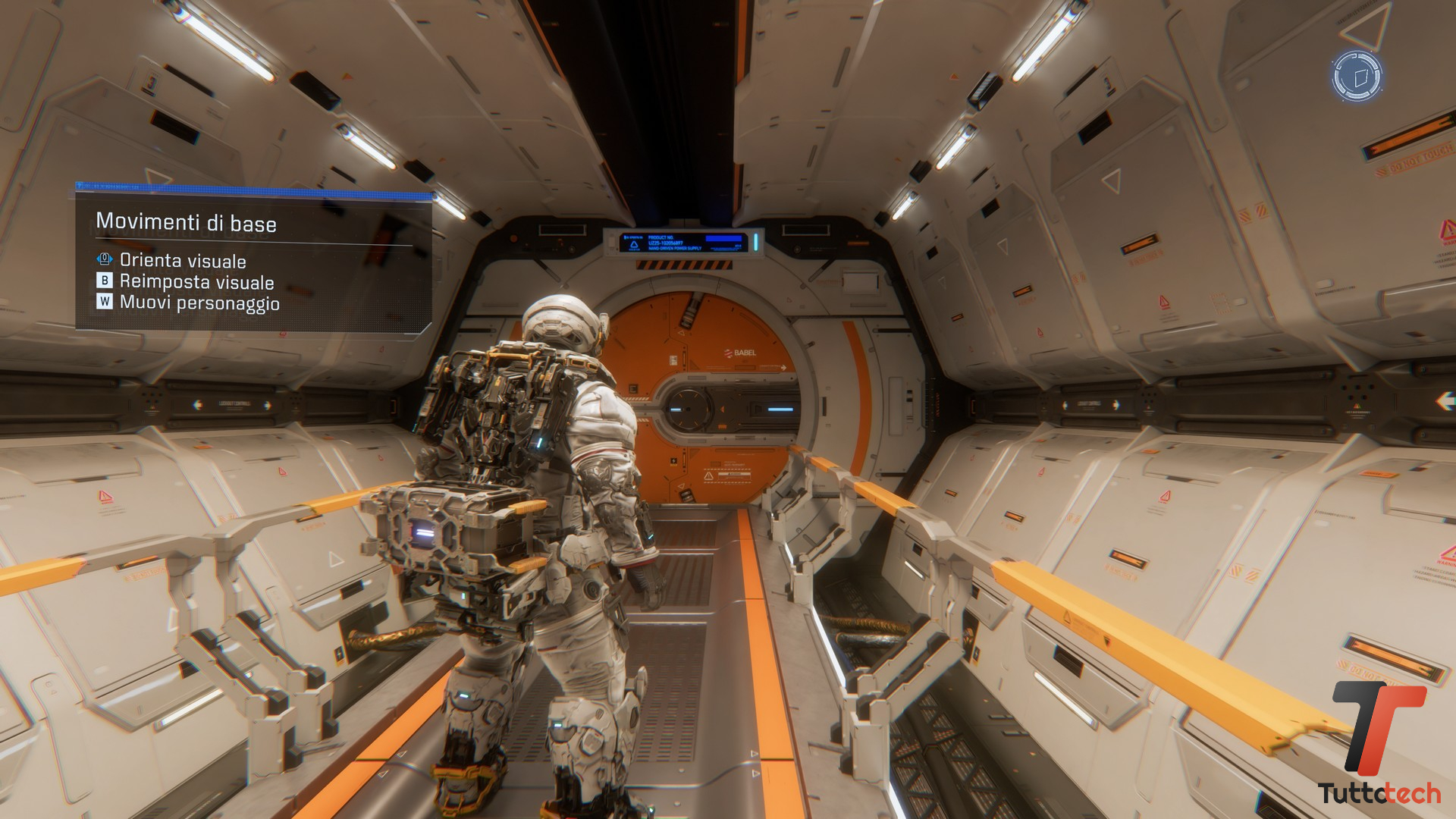Click the Tuttotech watermark logo
1456x819 pixels.
(1379, 743)
